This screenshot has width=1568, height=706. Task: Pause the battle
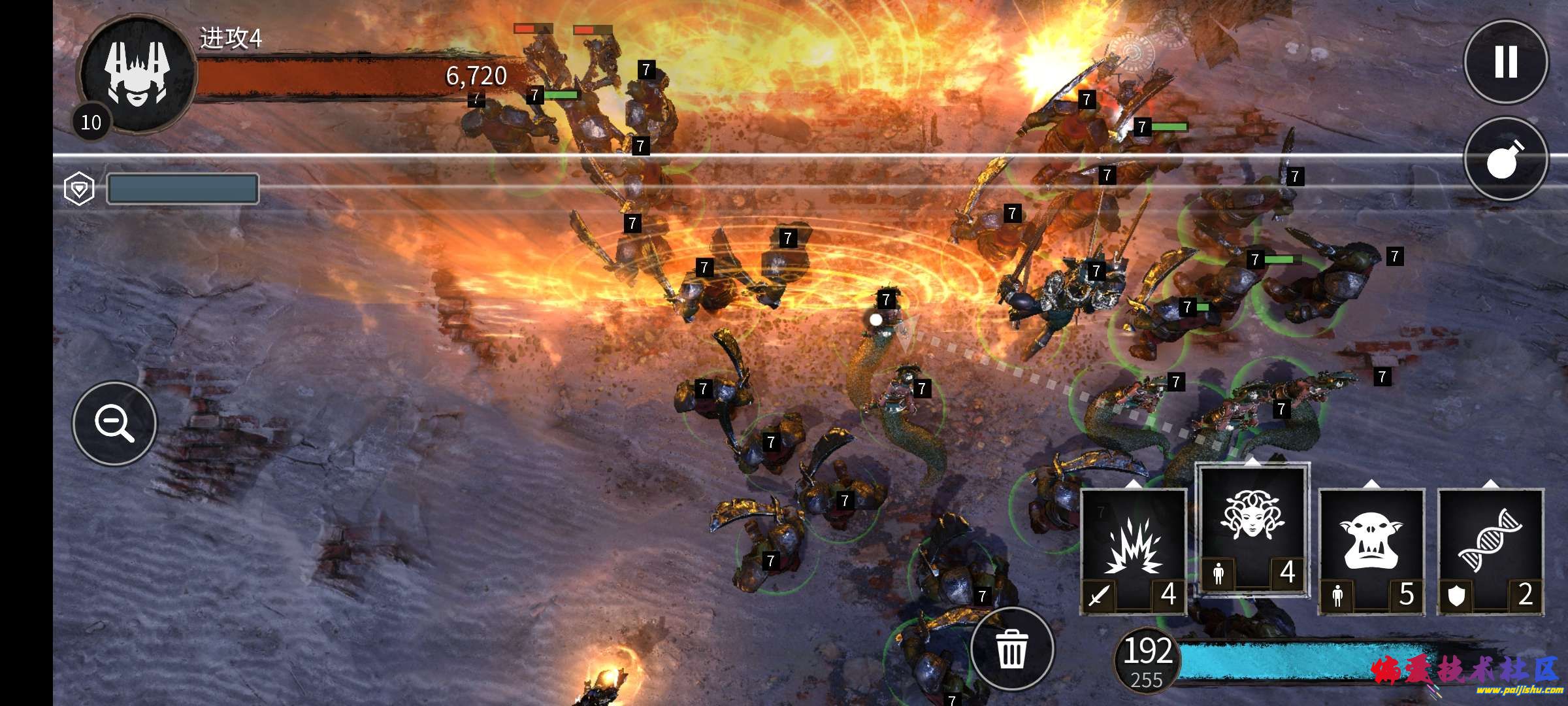pyautogui.click(x=1505, y=62)
